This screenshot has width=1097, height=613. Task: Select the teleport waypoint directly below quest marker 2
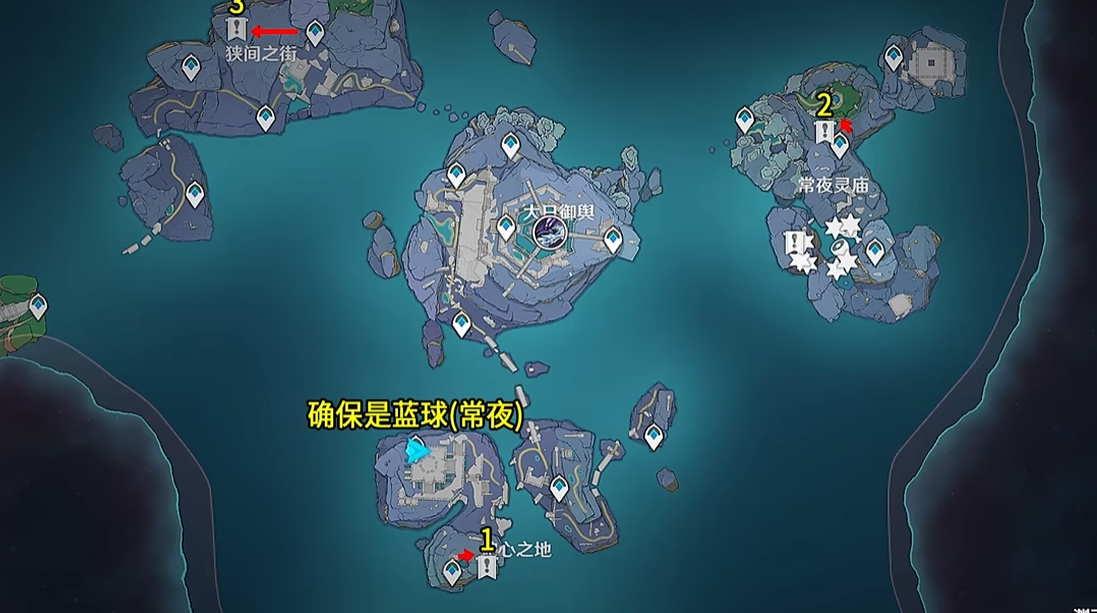click(x=840, y=146)
